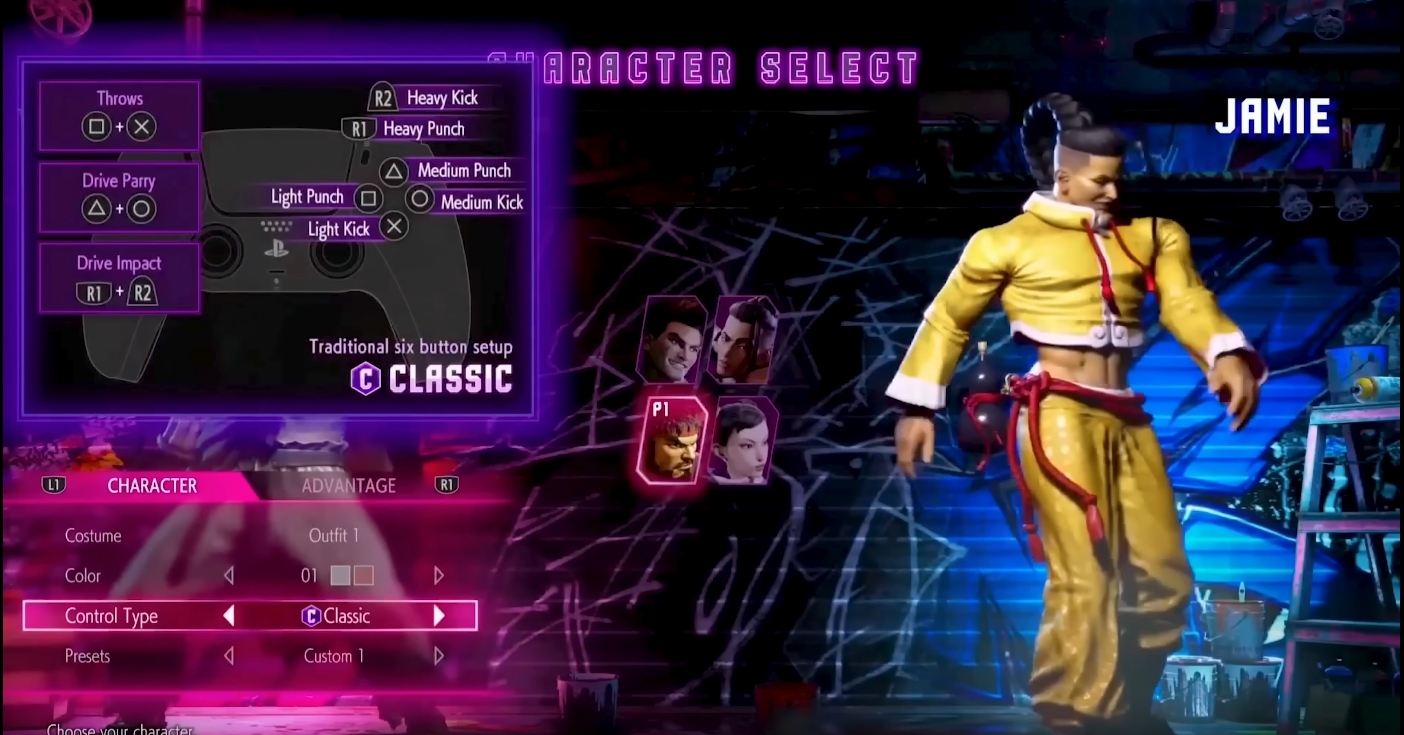The width and height of the screenshot is (1404, 735).
Task: Select the Classic control type C icon
Action: pyautogui.click(x=310, y=616)
